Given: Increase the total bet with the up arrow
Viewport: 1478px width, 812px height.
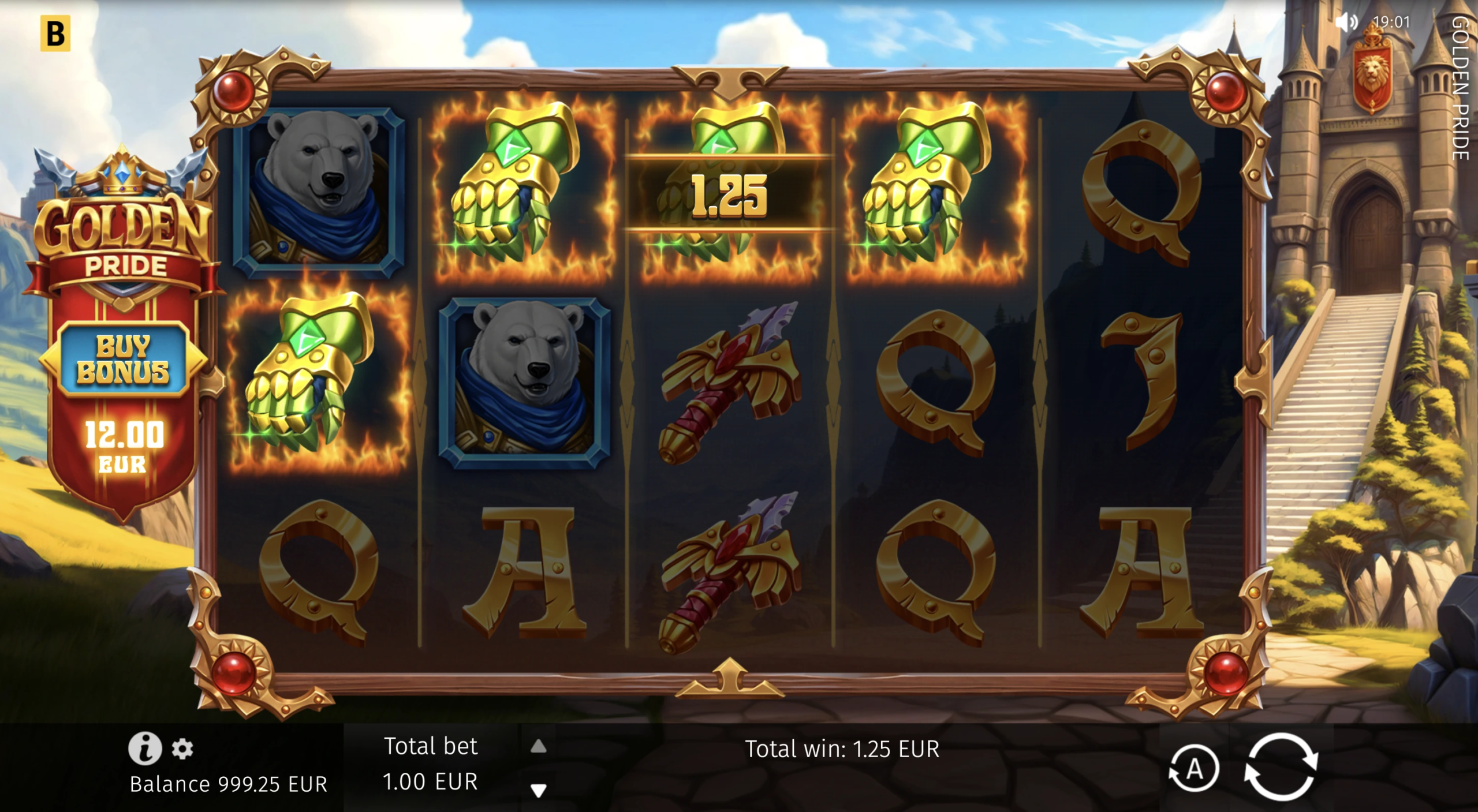Looking at the screenshot, I should click(x=538, y=747).
